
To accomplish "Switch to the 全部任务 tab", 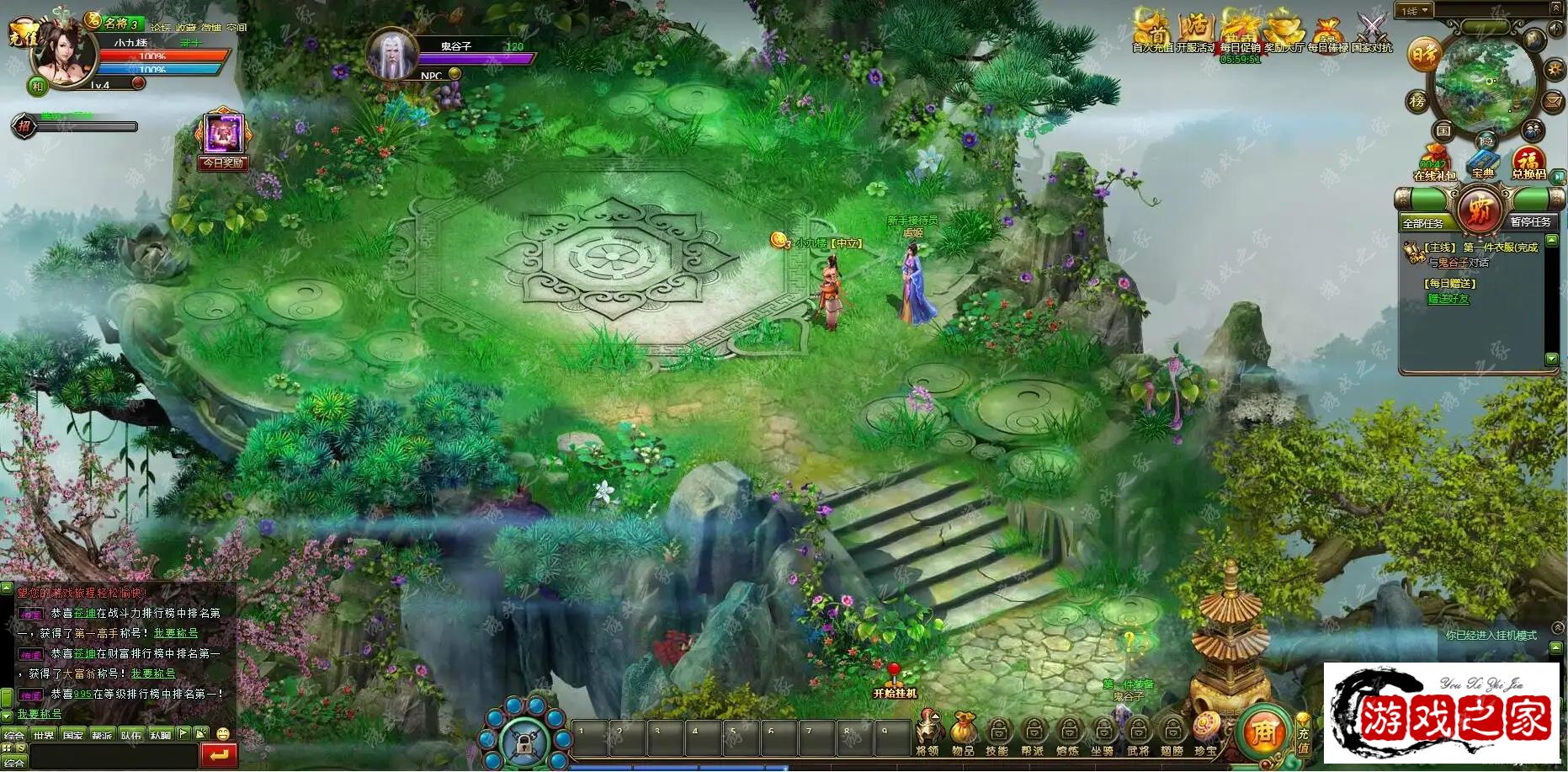I will tap(1423, 222).
